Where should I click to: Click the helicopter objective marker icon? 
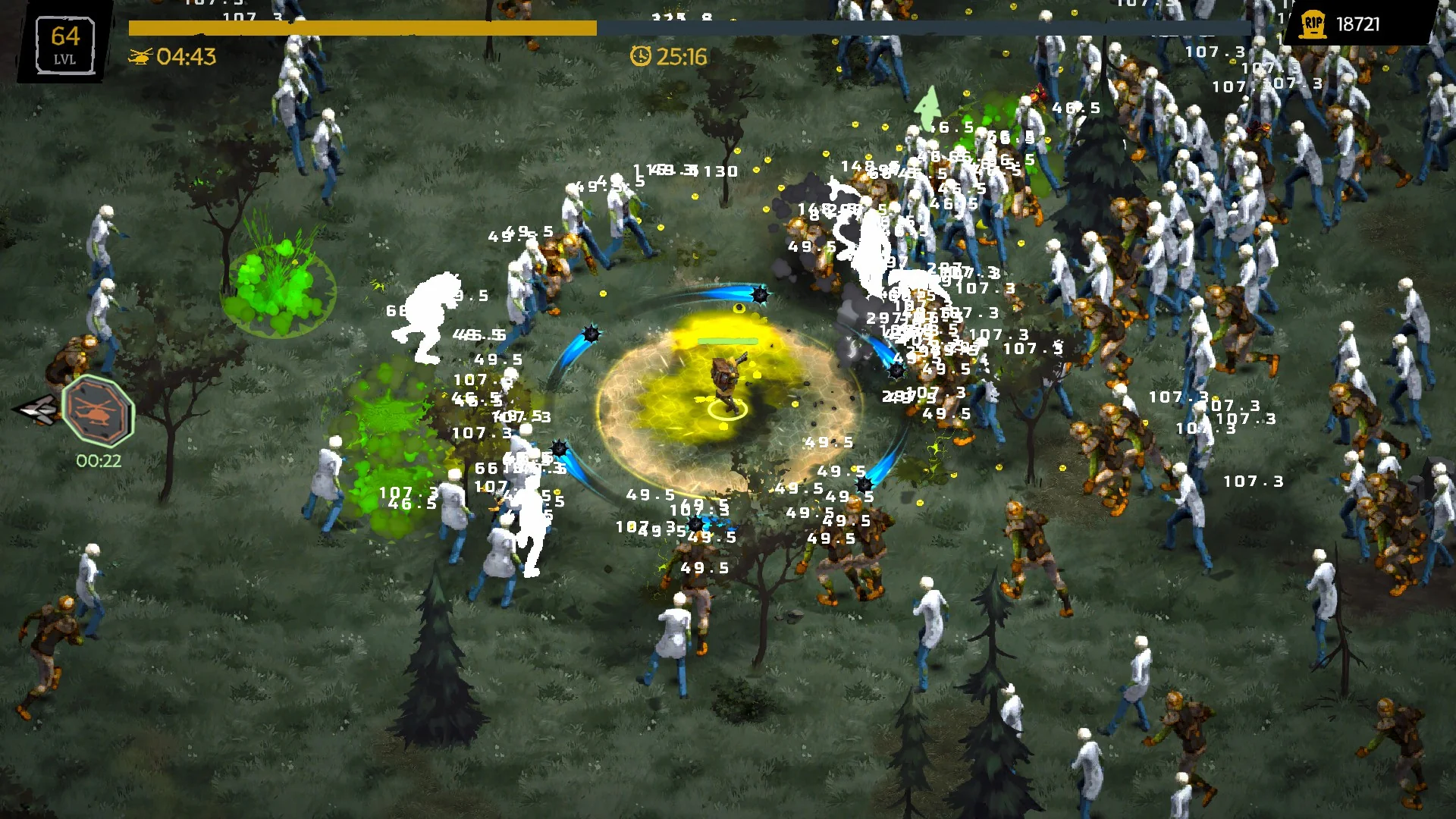(98, 412)
